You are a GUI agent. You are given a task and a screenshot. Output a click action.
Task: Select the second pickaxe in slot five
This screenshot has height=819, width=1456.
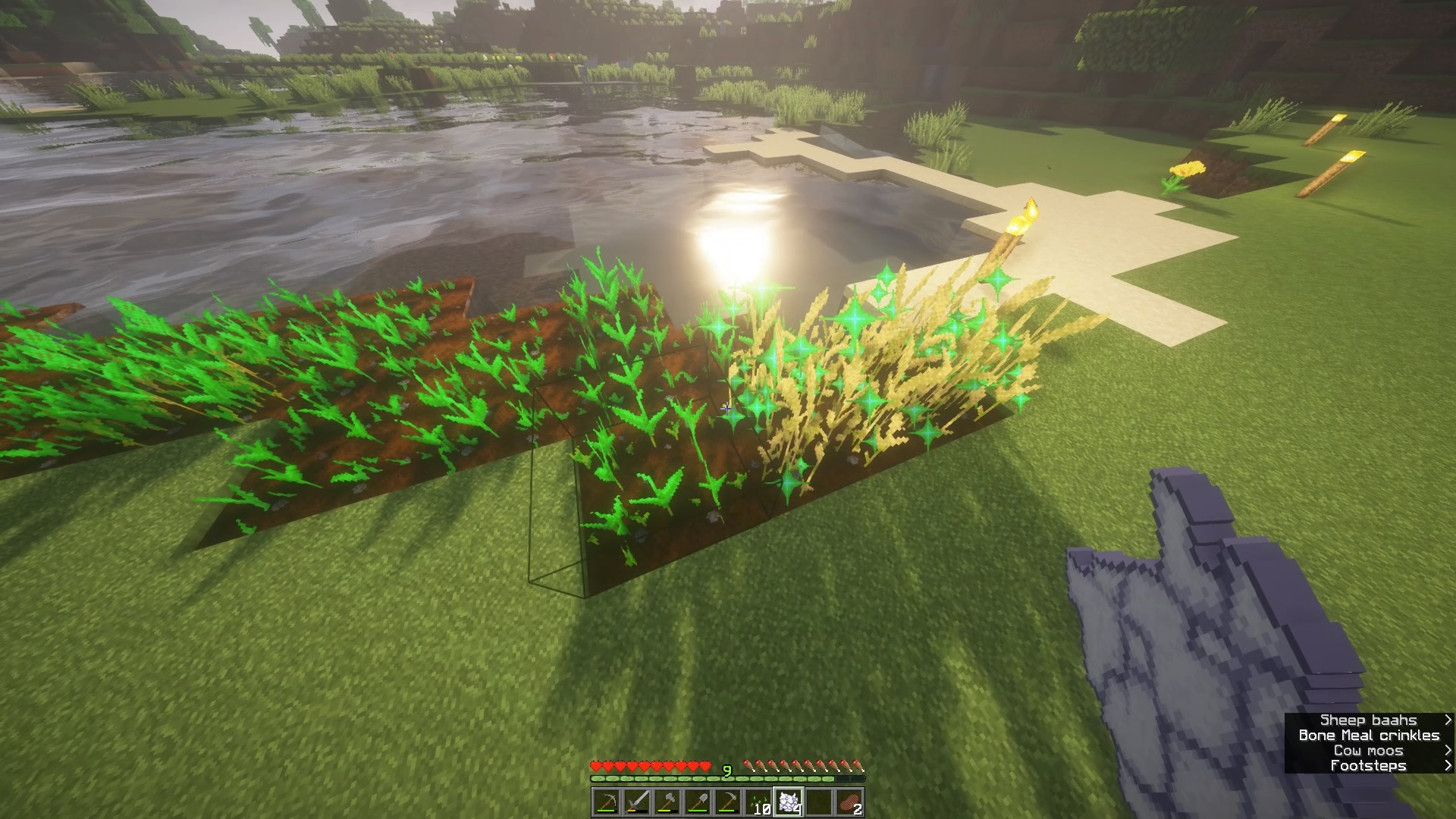tap(728, 802)
